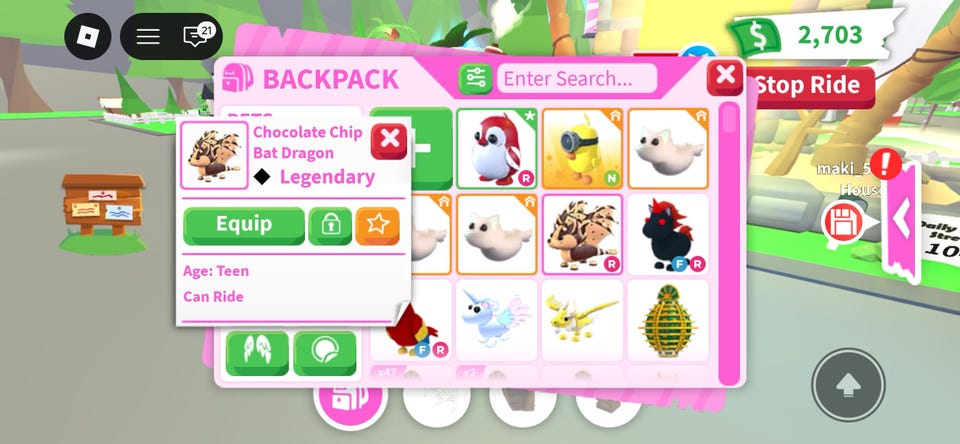This screenshot has height=444, width=960.
Task: Click the red floppy disk save icon
Action: click(x=841, y=221)
